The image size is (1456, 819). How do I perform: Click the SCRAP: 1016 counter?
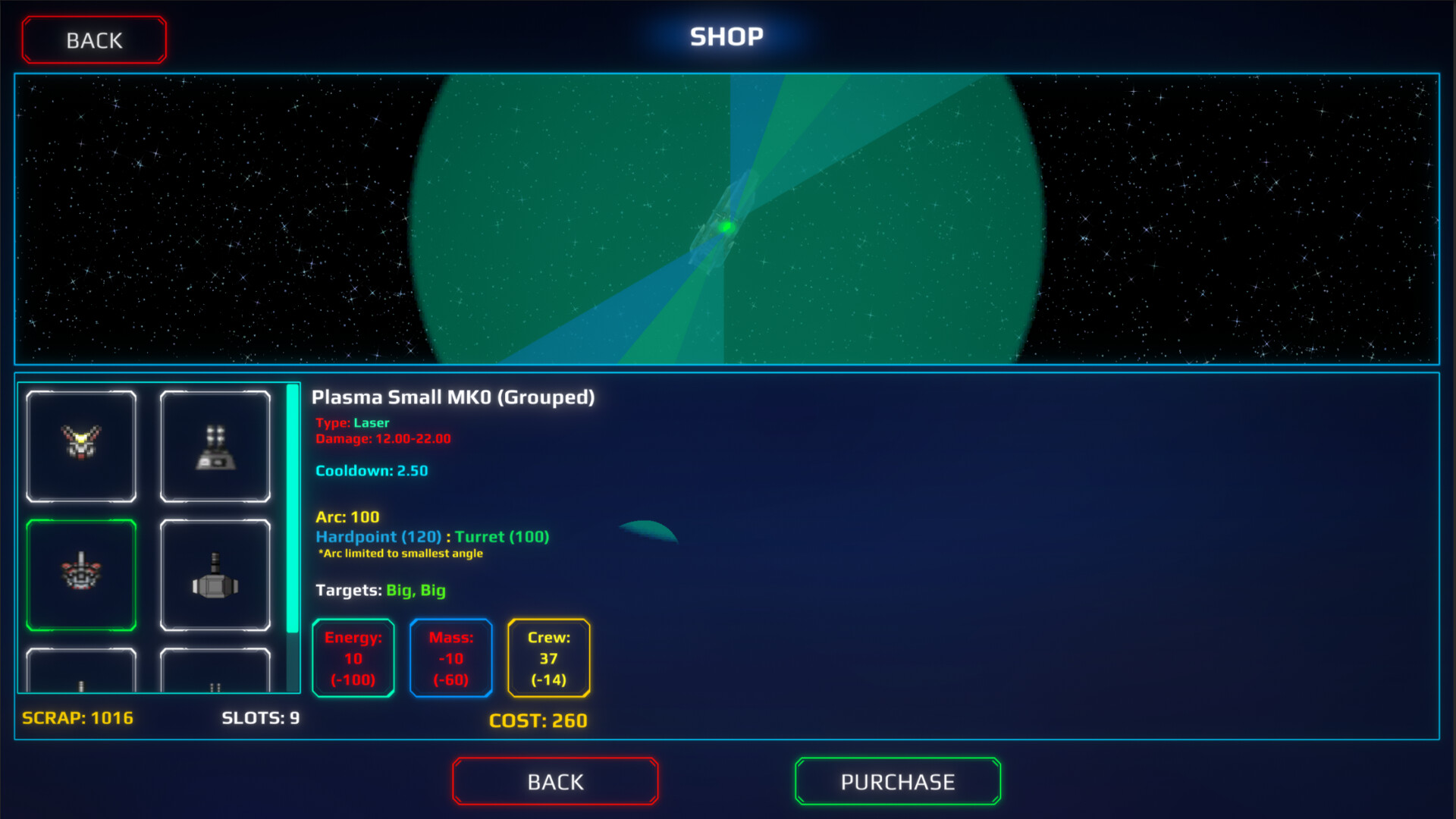[77, 717]
